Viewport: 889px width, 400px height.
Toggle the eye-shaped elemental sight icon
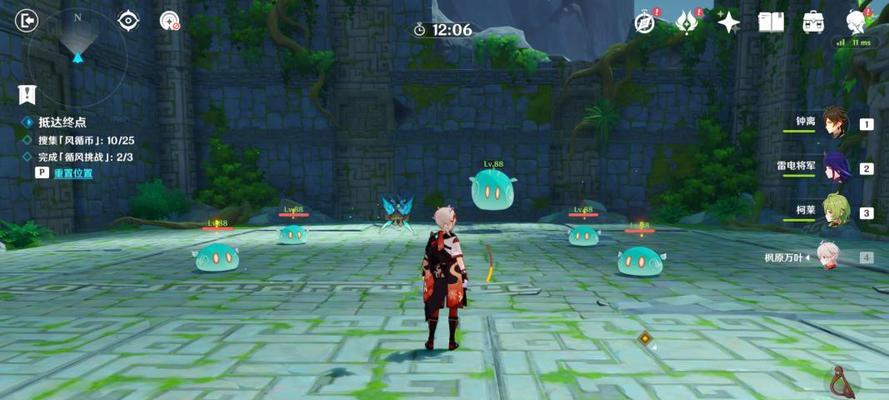129,20
